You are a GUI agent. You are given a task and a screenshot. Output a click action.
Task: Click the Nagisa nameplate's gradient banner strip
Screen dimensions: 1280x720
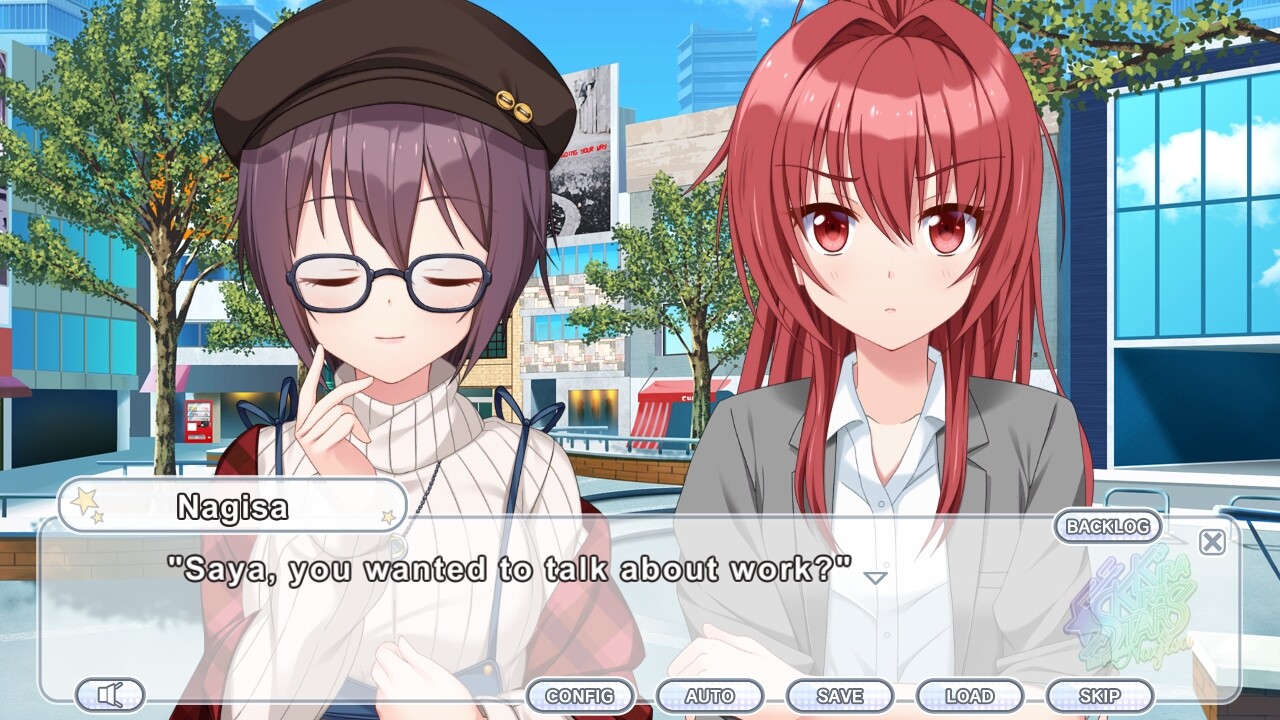(230, 508)
